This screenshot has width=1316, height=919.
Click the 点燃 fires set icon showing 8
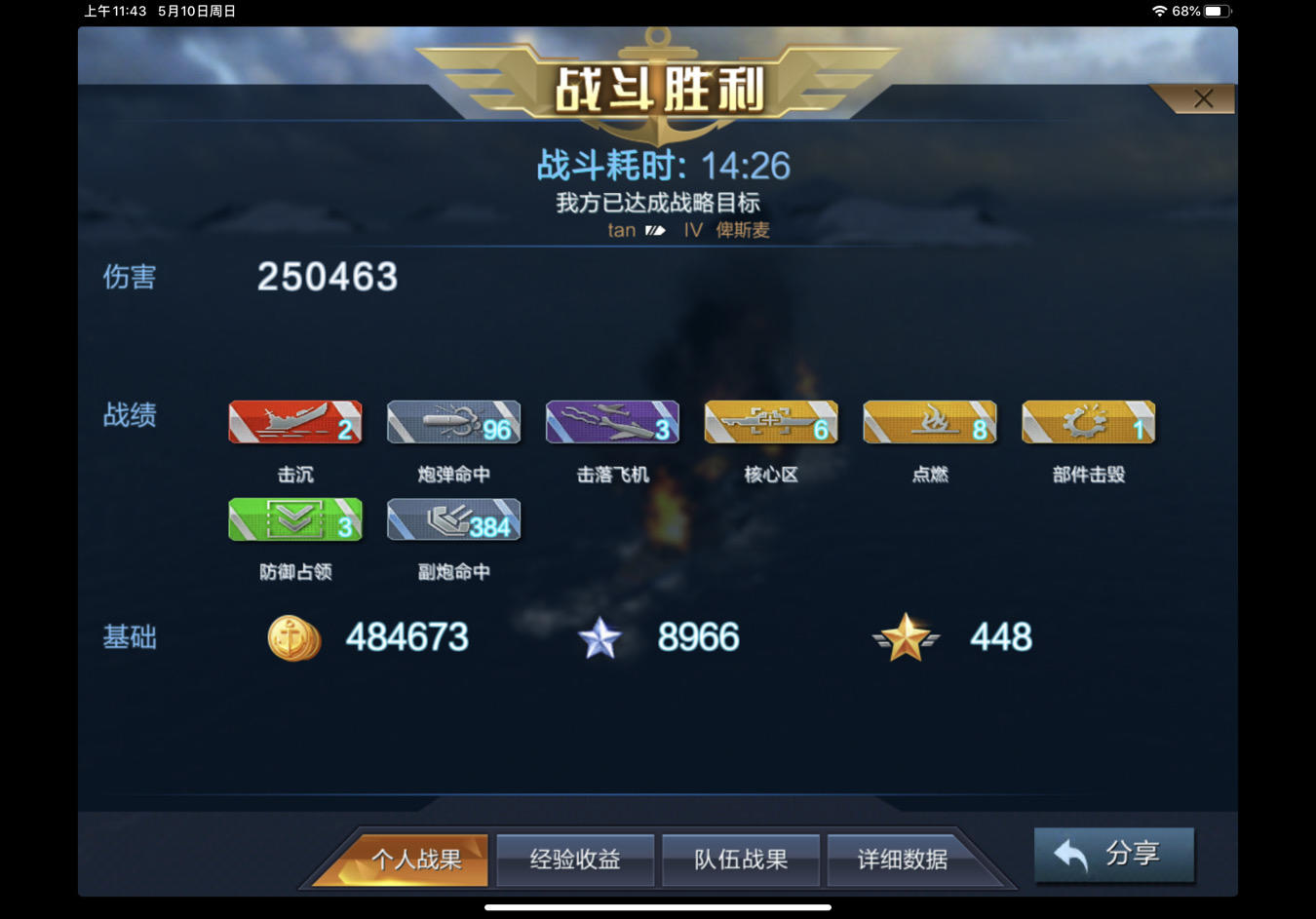(929, 421)
